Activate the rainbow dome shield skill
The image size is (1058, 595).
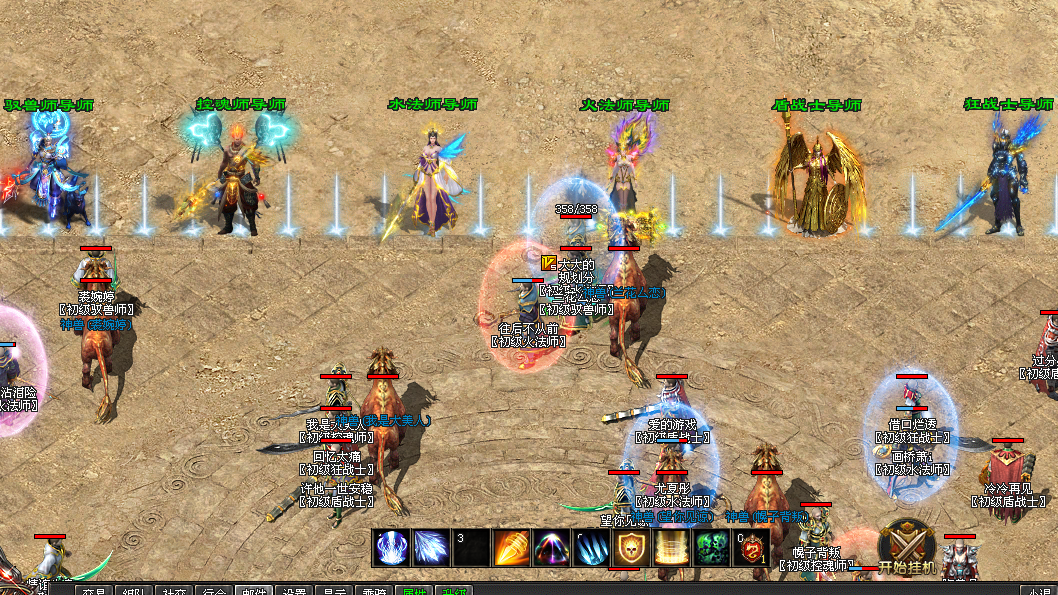tap(551, 547)
